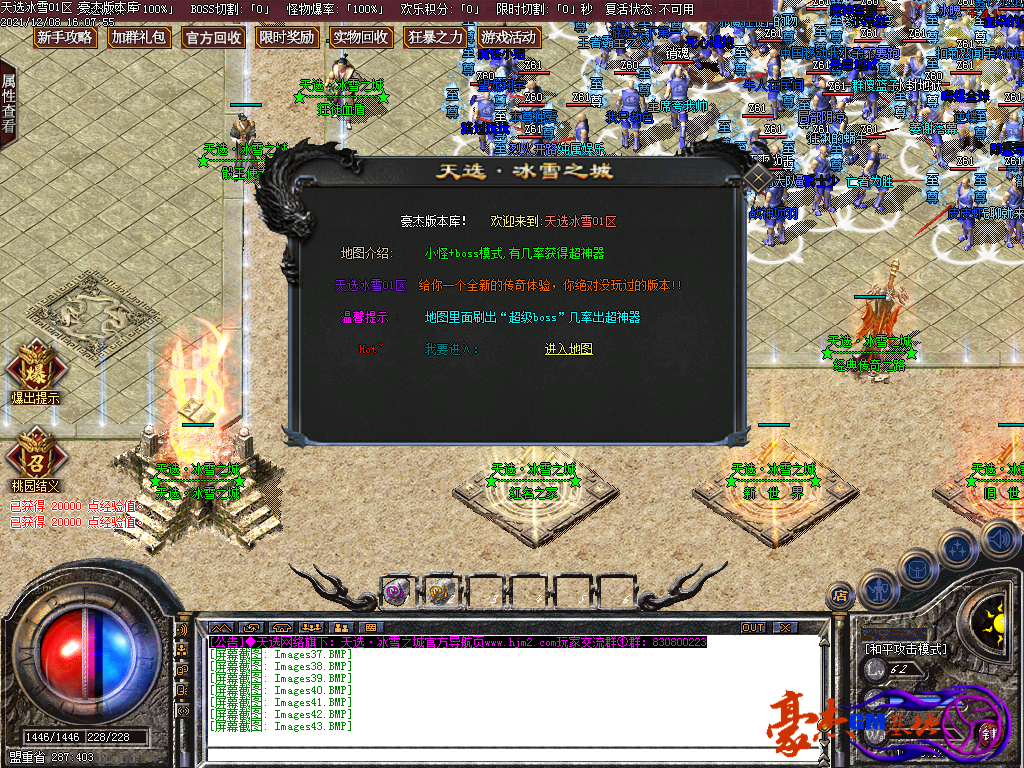Viewport: 1024px width, 768px height.
Task: Open the 属性查看 attribute side tab
Action: [9, 103]
